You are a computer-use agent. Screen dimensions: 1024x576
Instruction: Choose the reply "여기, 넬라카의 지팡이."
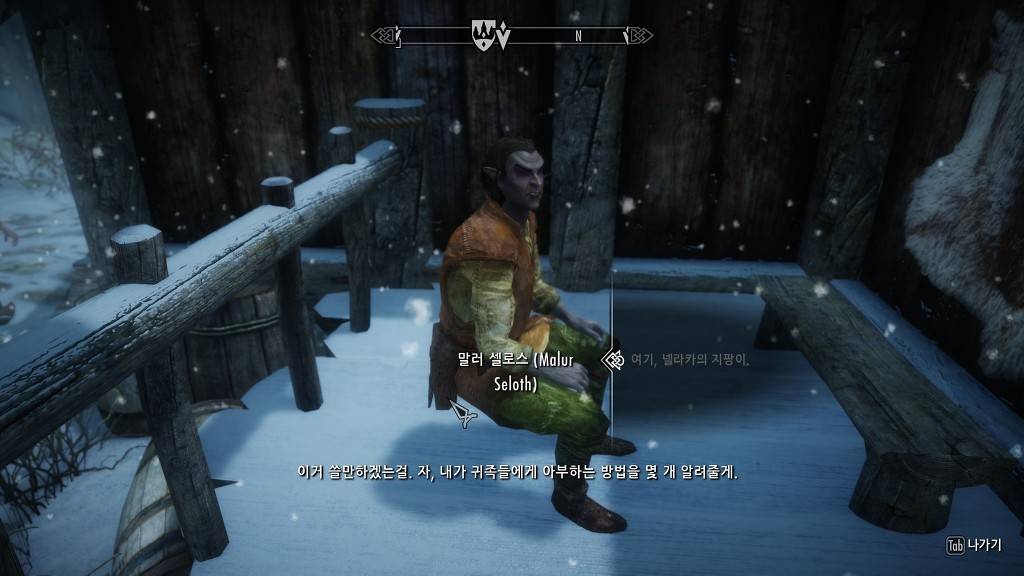tap(690, 359)
